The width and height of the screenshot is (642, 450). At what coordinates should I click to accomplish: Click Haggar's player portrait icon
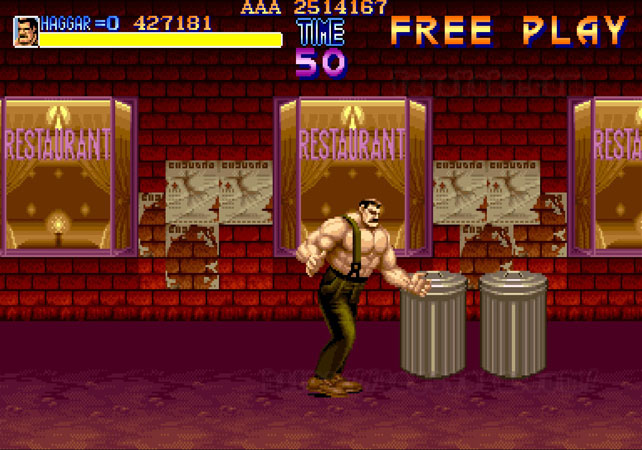[26, 31]
